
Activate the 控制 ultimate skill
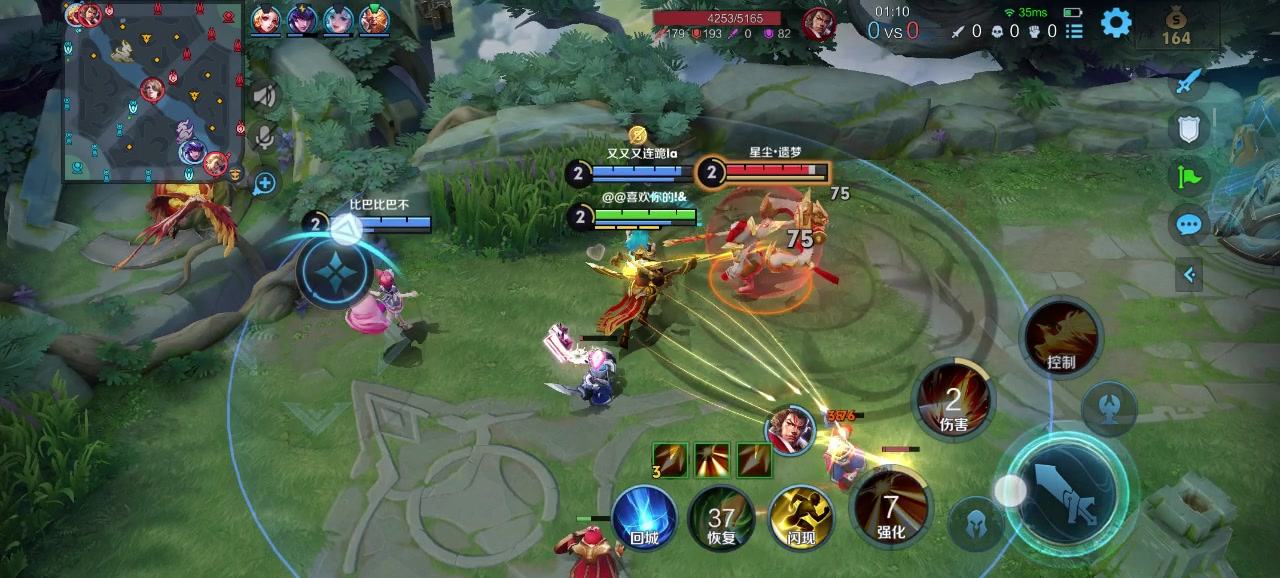1061,338
